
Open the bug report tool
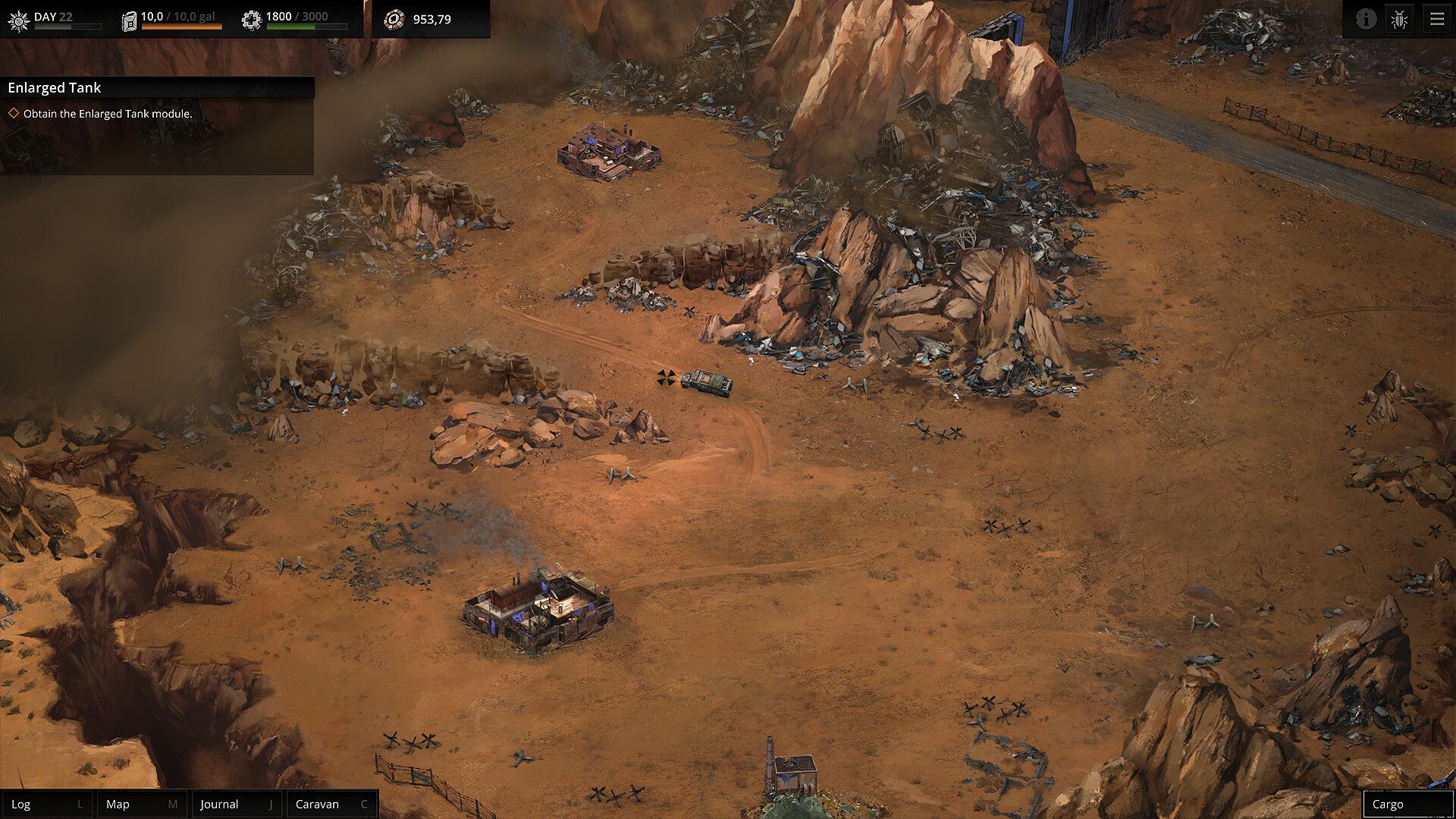(1399, 19)
